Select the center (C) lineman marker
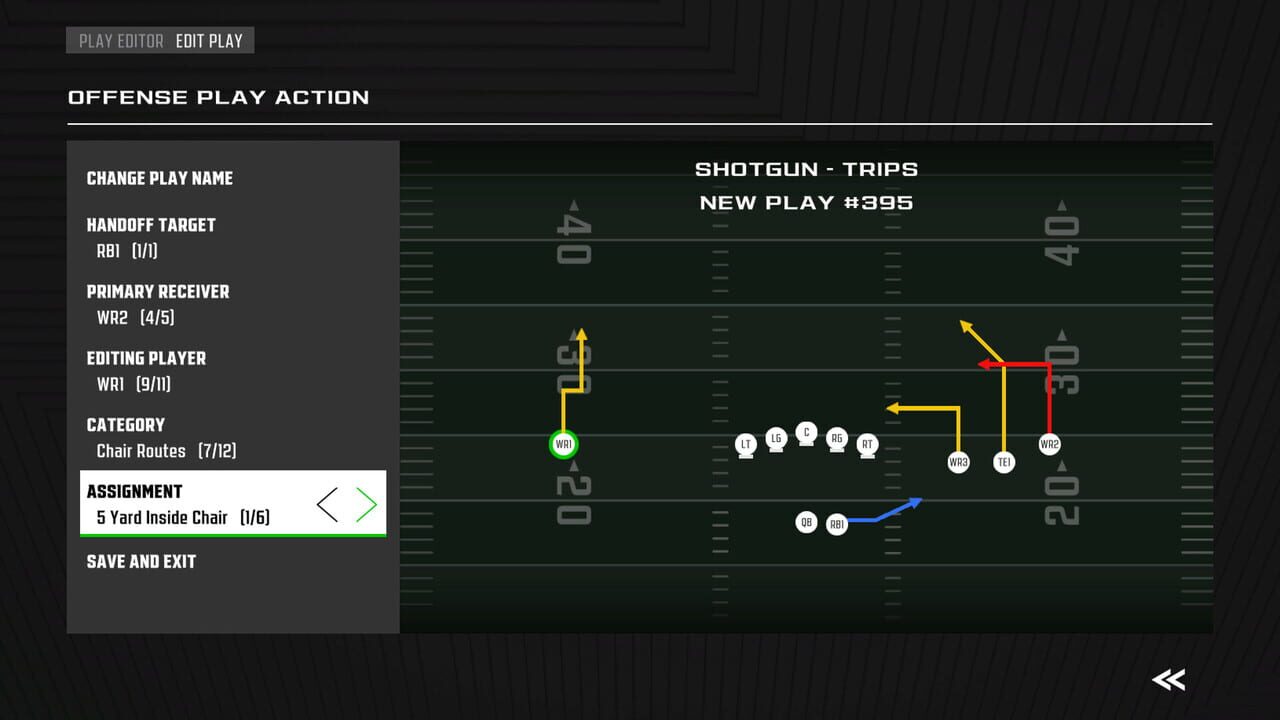 pyautogui.click(x=806, y=433)
